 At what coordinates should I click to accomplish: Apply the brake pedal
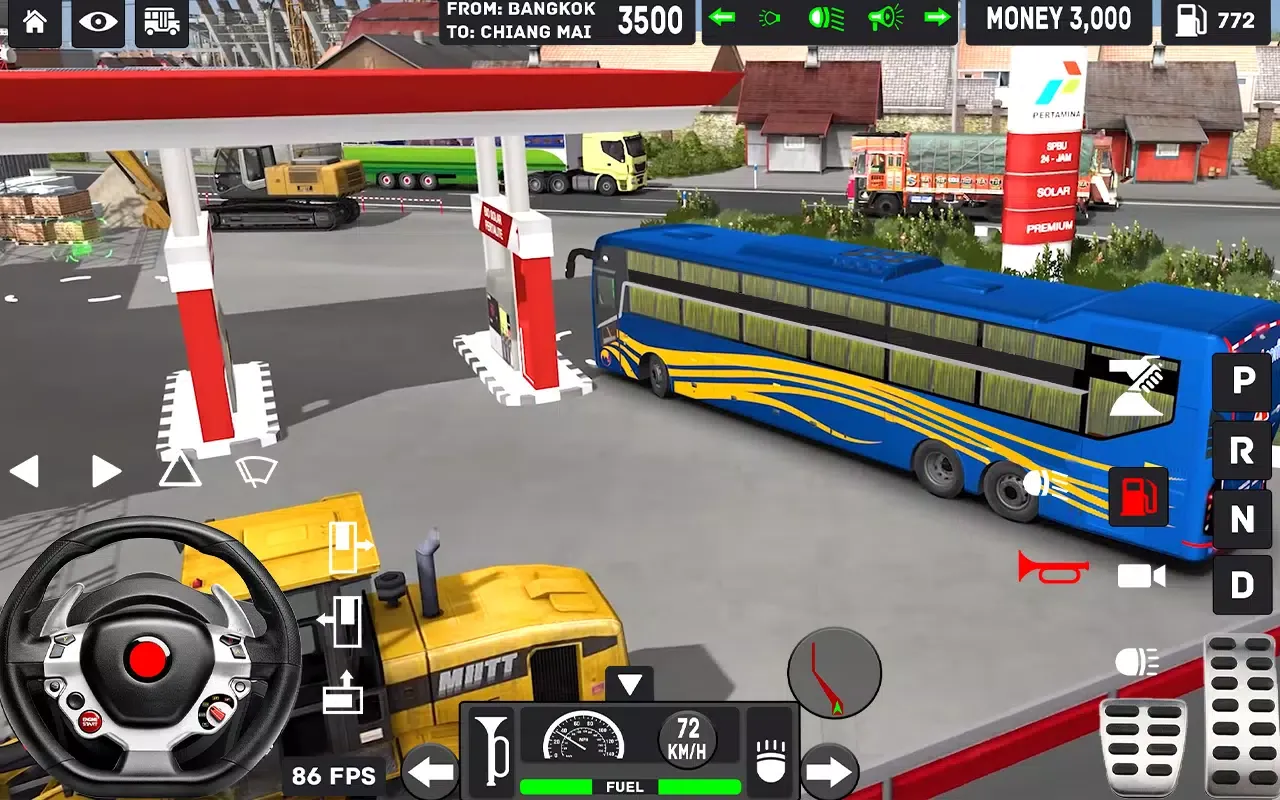tap(1143, 745)
